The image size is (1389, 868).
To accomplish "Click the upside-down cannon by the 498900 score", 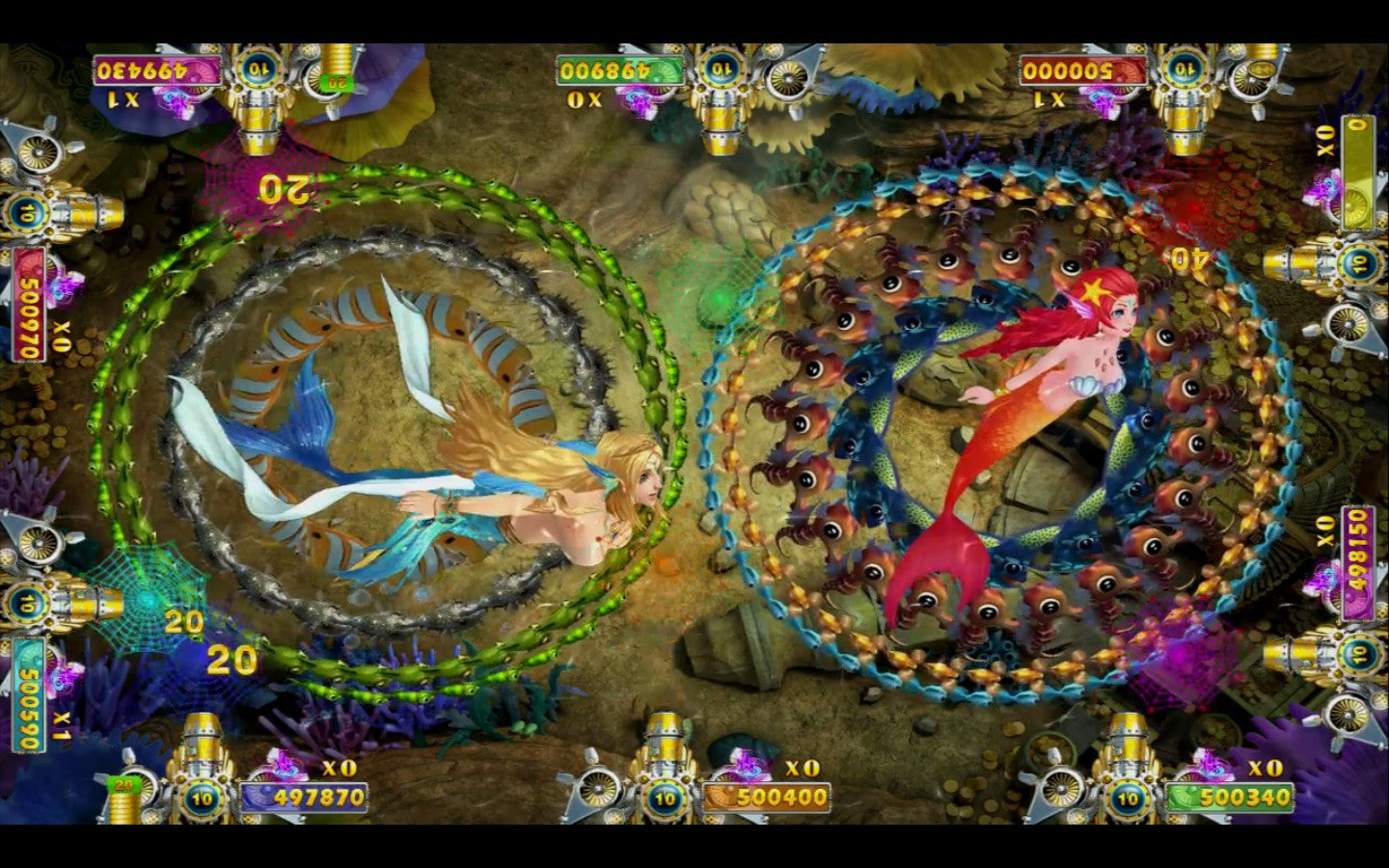I will coord(720,96).
